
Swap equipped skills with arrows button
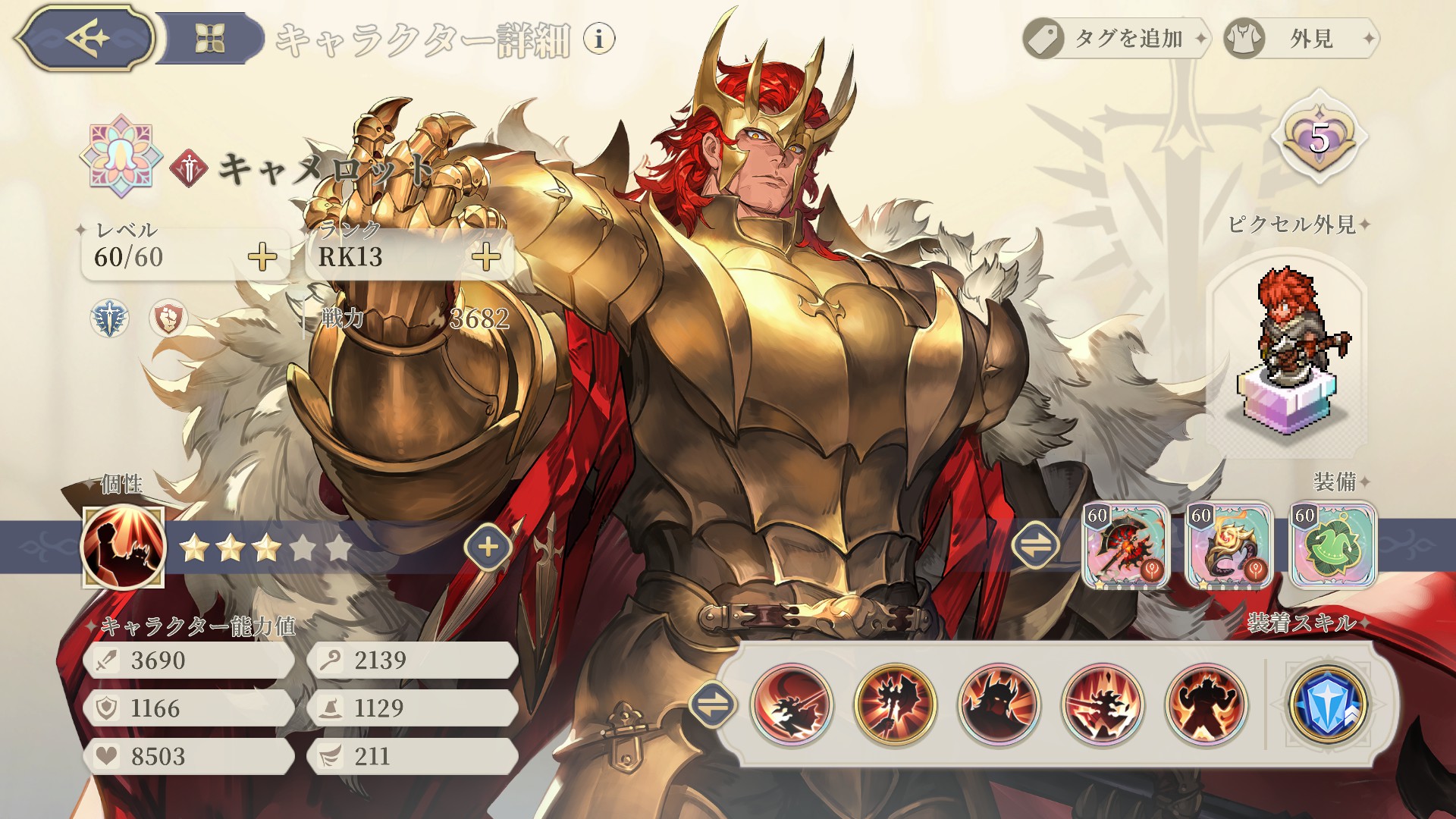713,704
